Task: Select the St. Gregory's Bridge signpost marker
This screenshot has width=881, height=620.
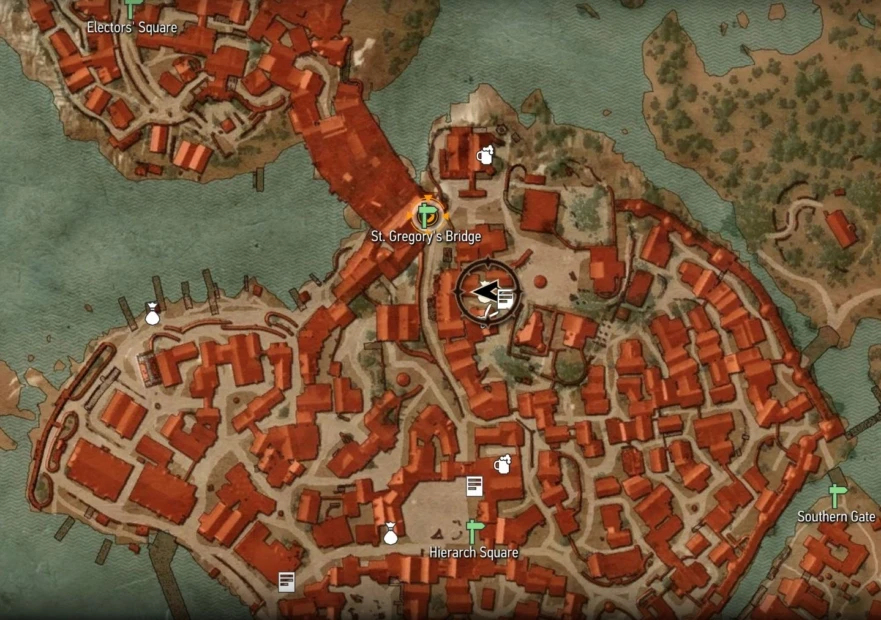Action: coord(428,214)
